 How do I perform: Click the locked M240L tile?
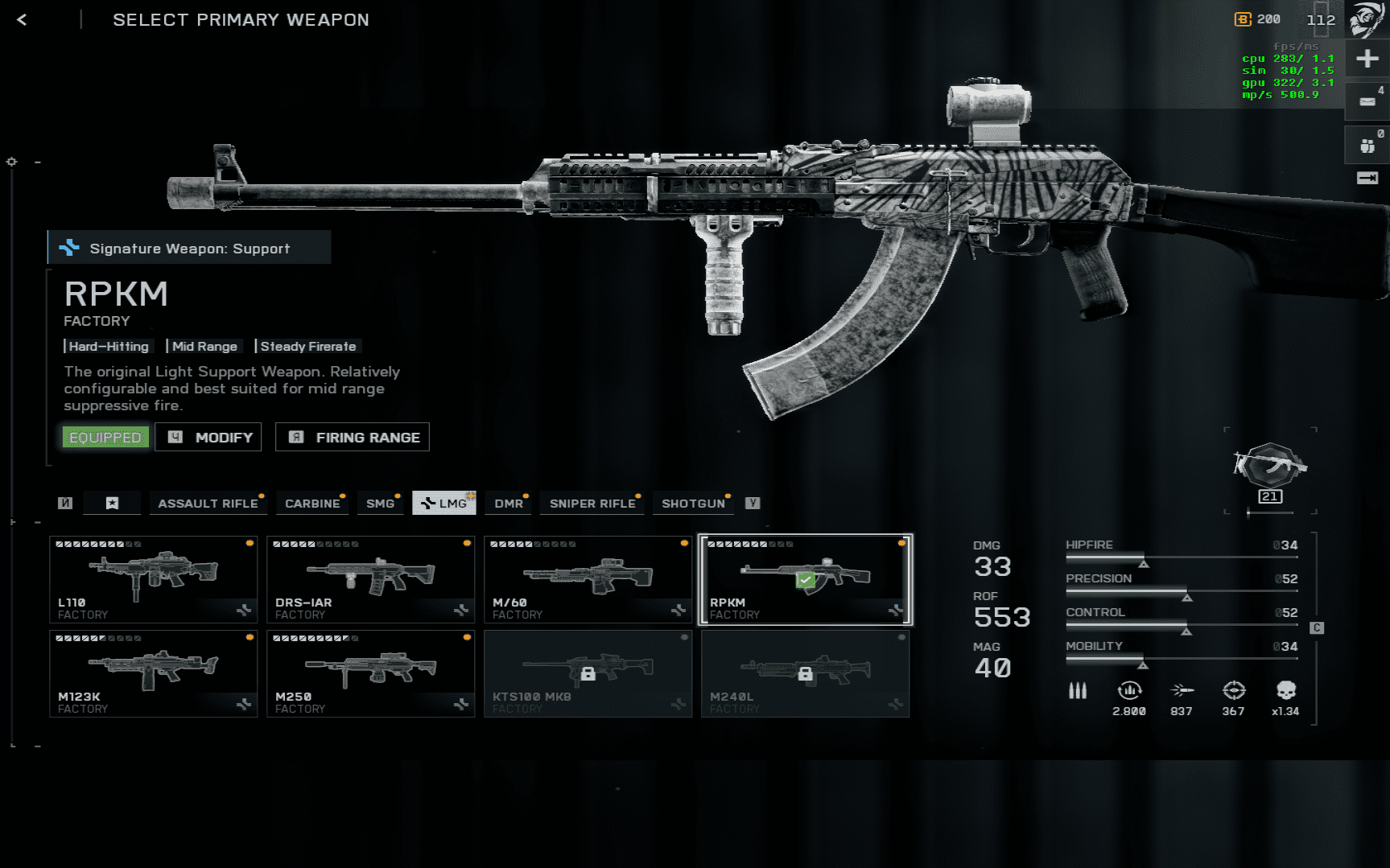[x=806, y=673]
